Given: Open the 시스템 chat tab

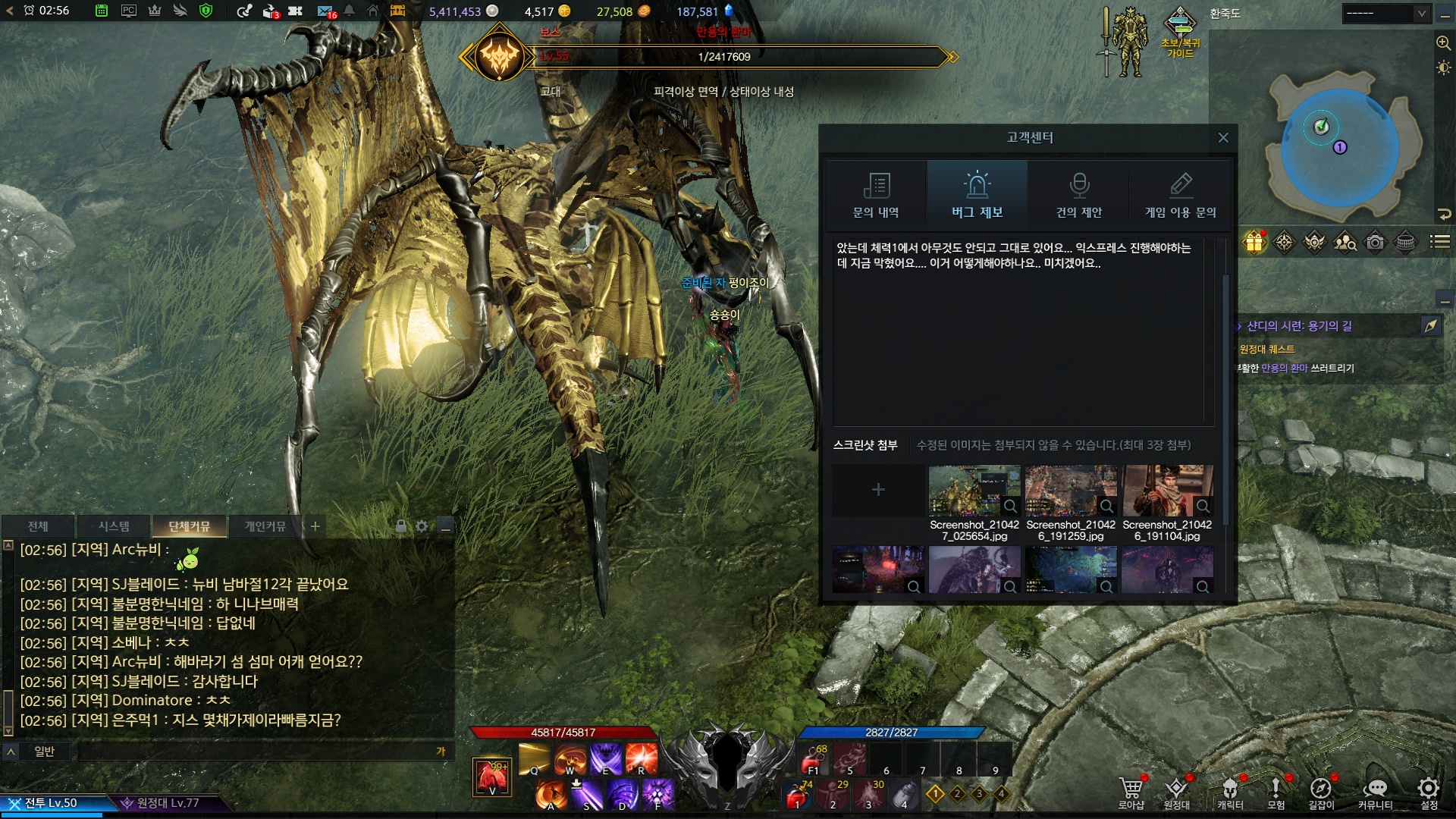Looking at the screenshot, I should coord(114,526).
